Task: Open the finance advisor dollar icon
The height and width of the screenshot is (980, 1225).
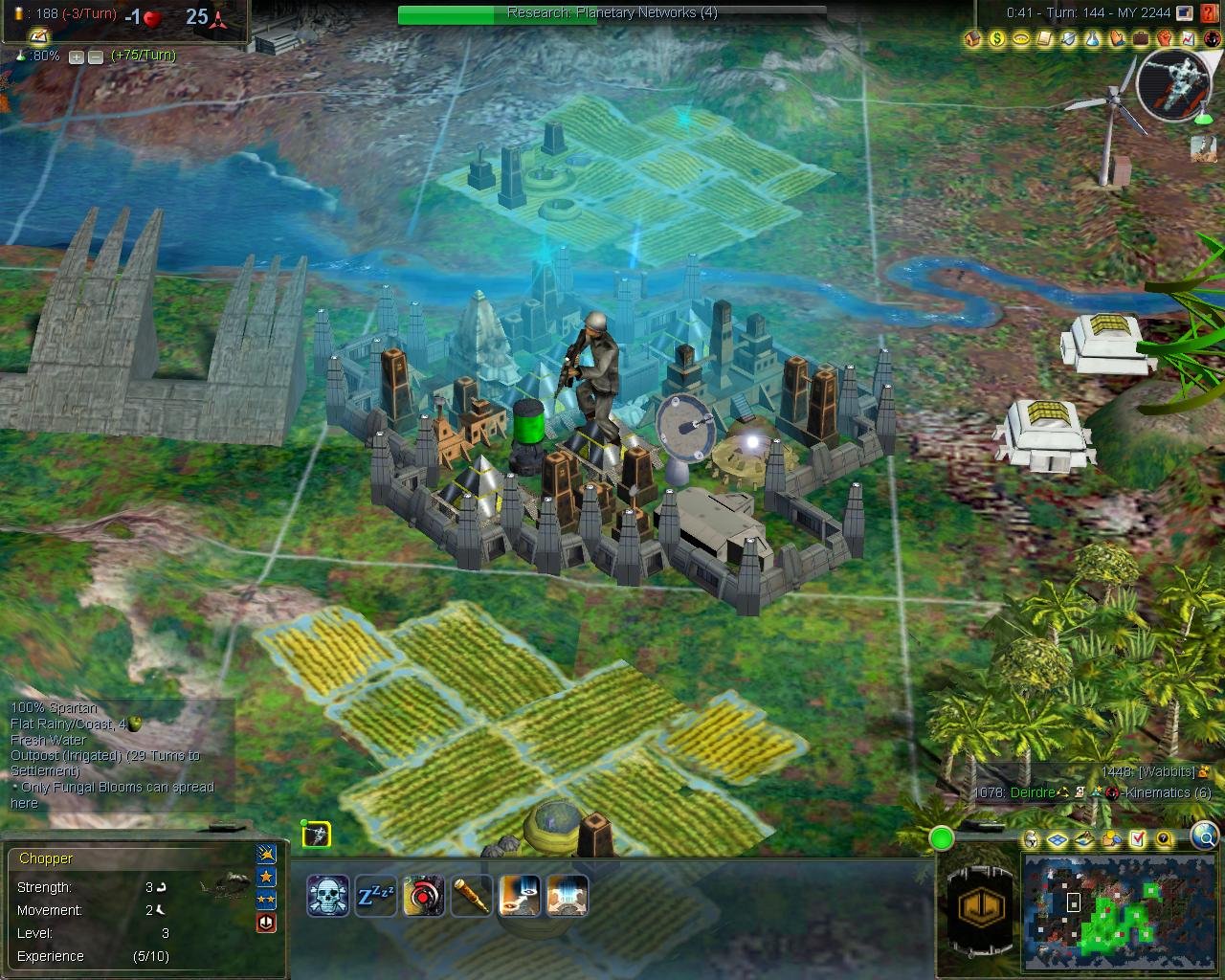Action: (997, 39)
